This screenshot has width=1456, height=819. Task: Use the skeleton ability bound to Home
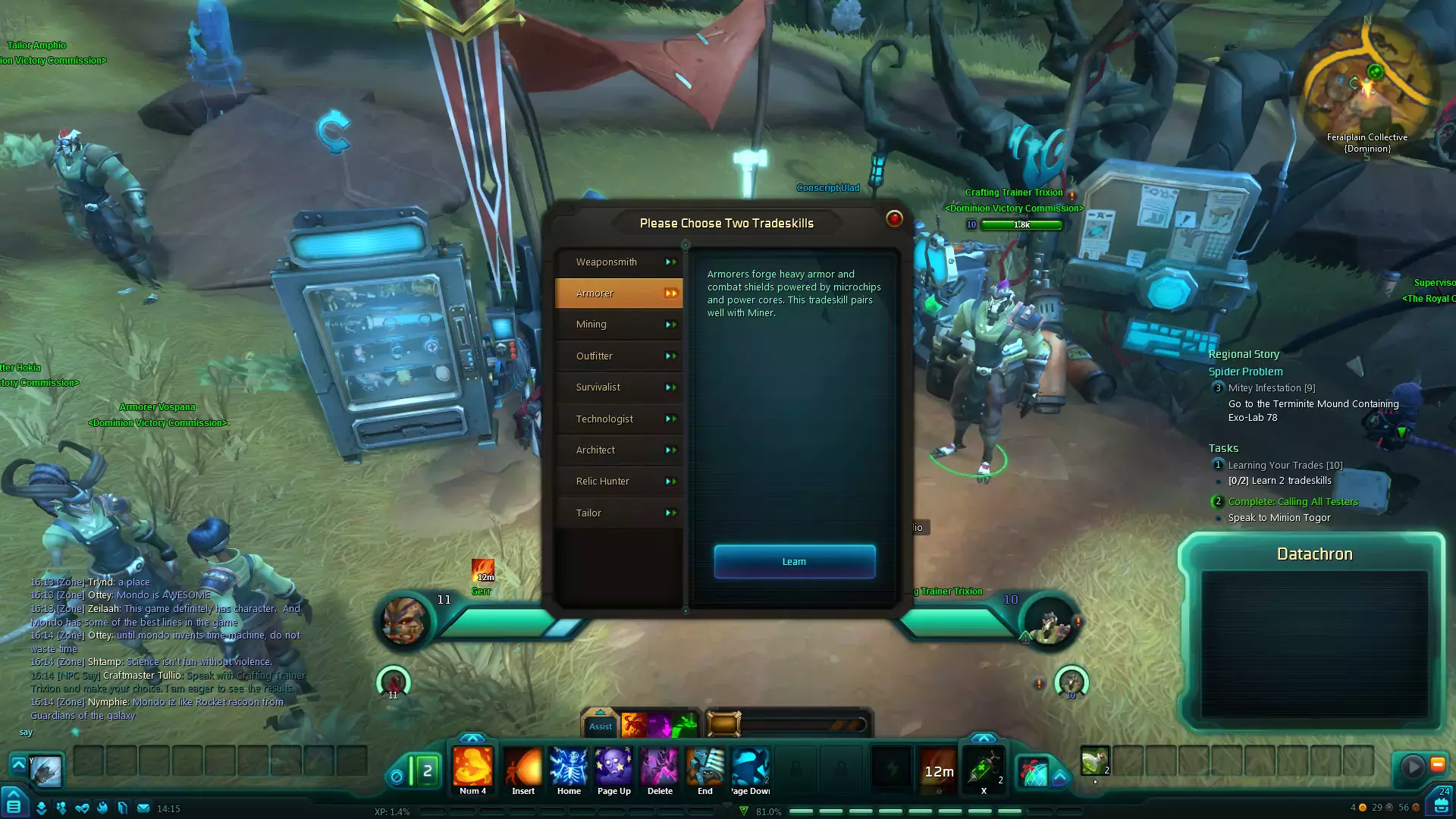click(x=569, y=767)
